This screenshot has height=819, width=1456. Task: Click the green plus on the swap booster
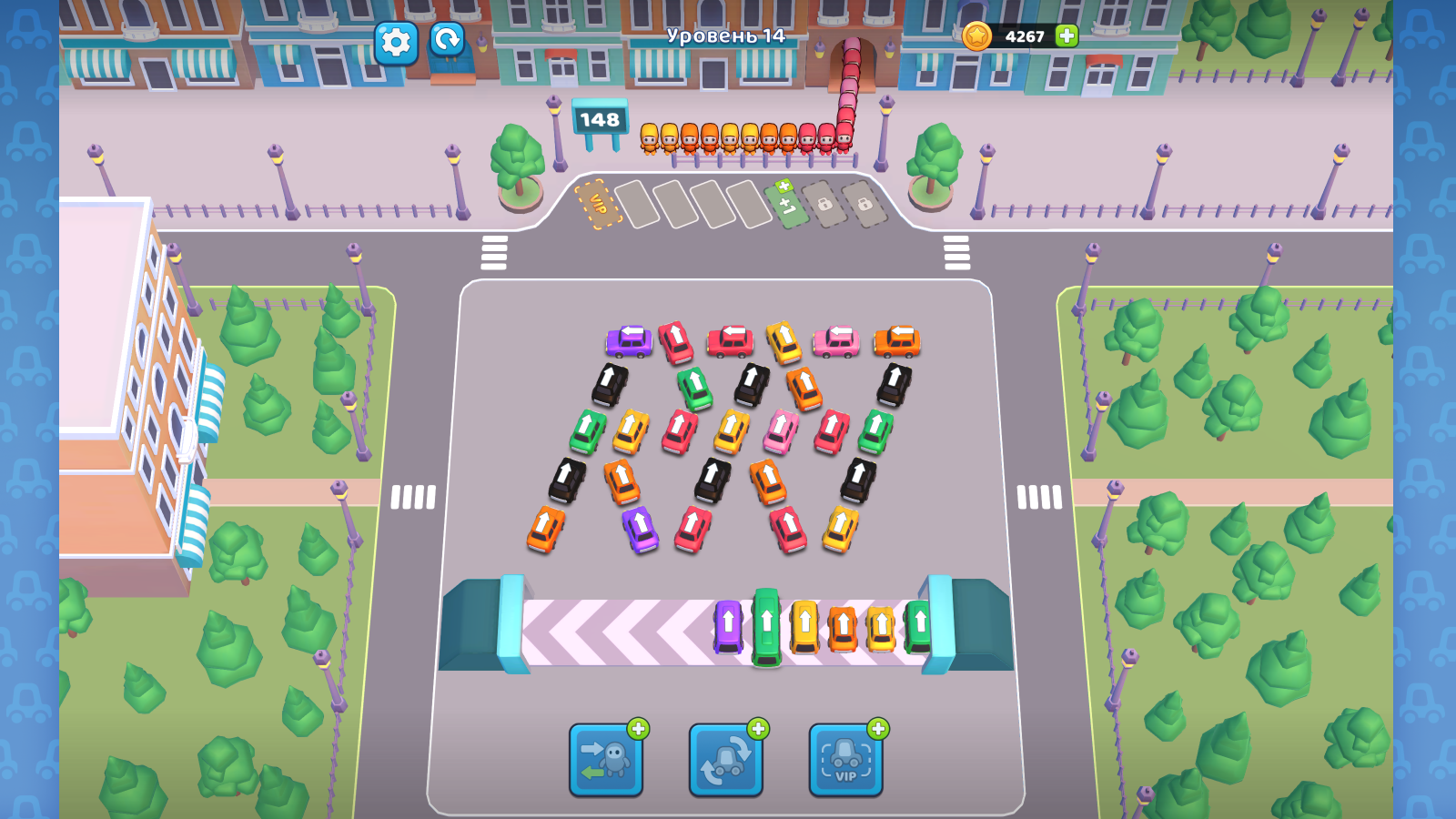640,726
